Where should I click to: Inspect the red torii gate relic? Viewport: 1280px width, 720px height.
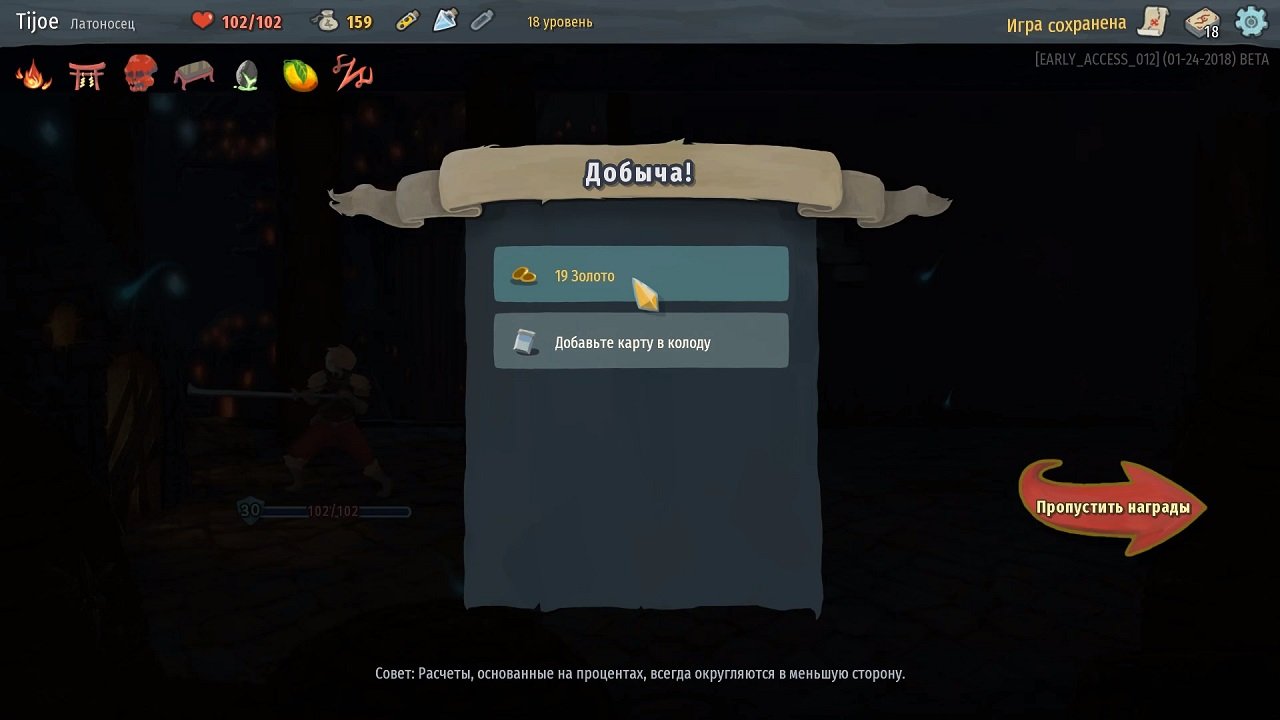pos(86,73)
